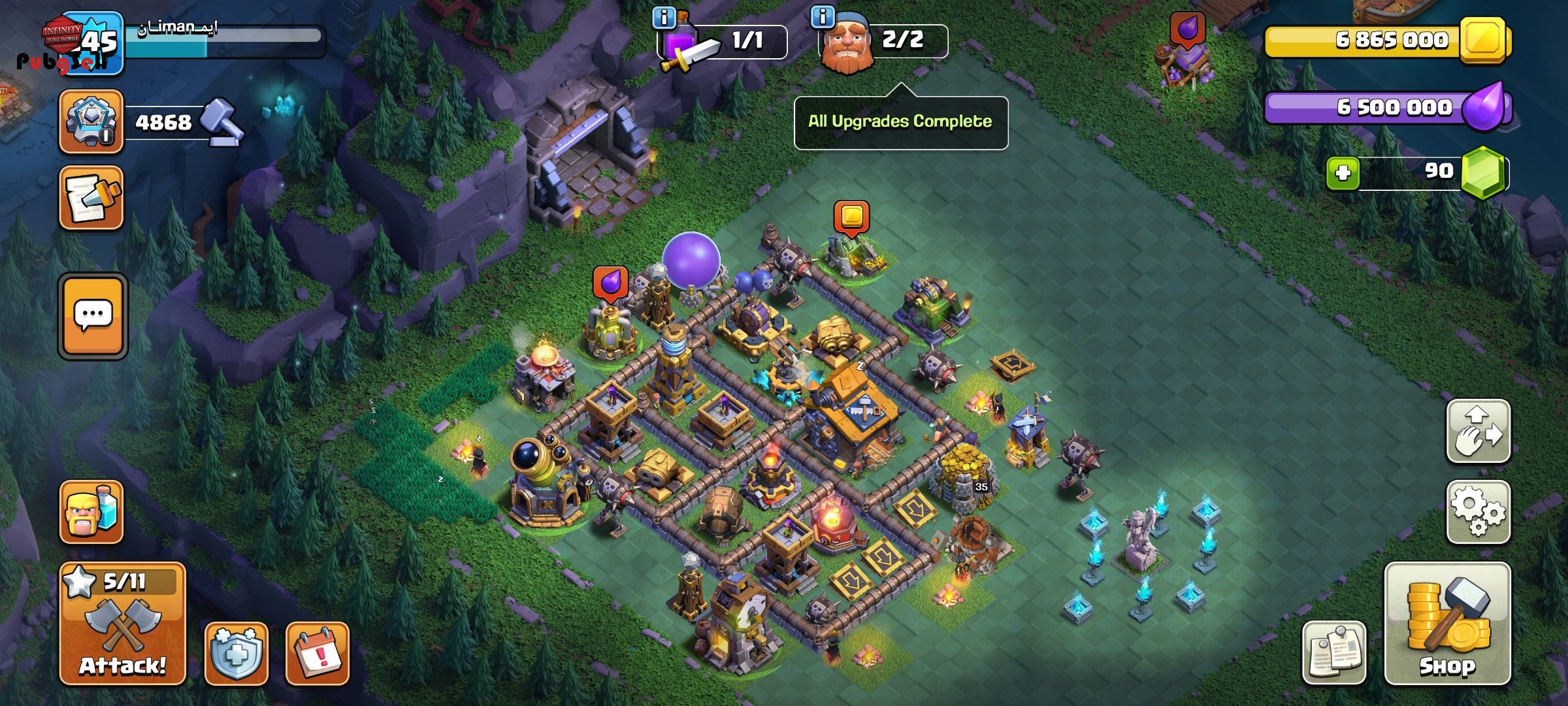Viewport: 1568px width, 706px height.
Task: Collect elixir from the elixir collector bubble
Action: 610,283
